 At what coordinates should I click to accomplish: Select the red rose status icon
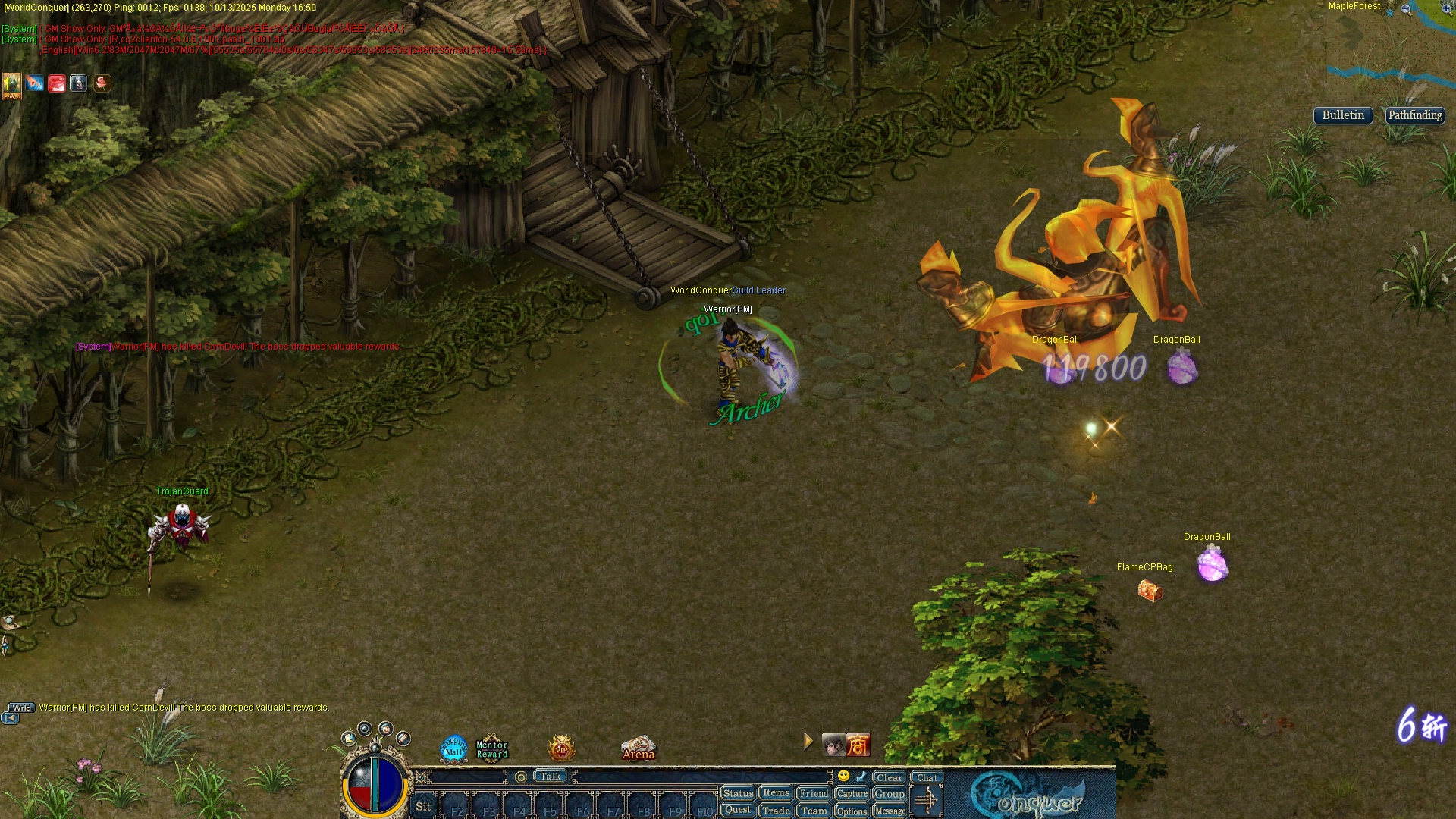coord(102,83)
